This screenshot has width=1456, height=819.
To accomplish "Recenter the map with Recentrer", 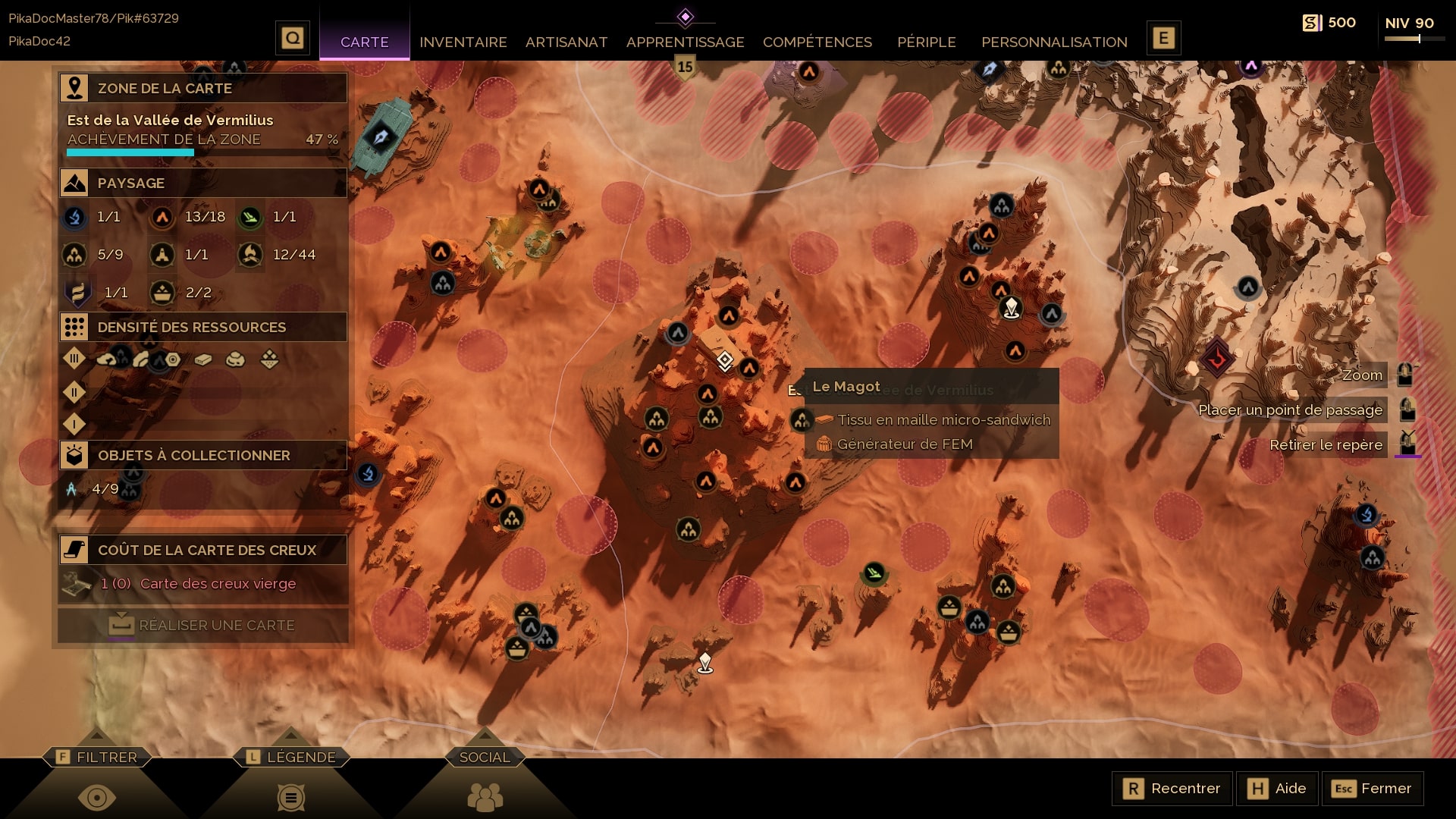I will (x=1172, y=789).
